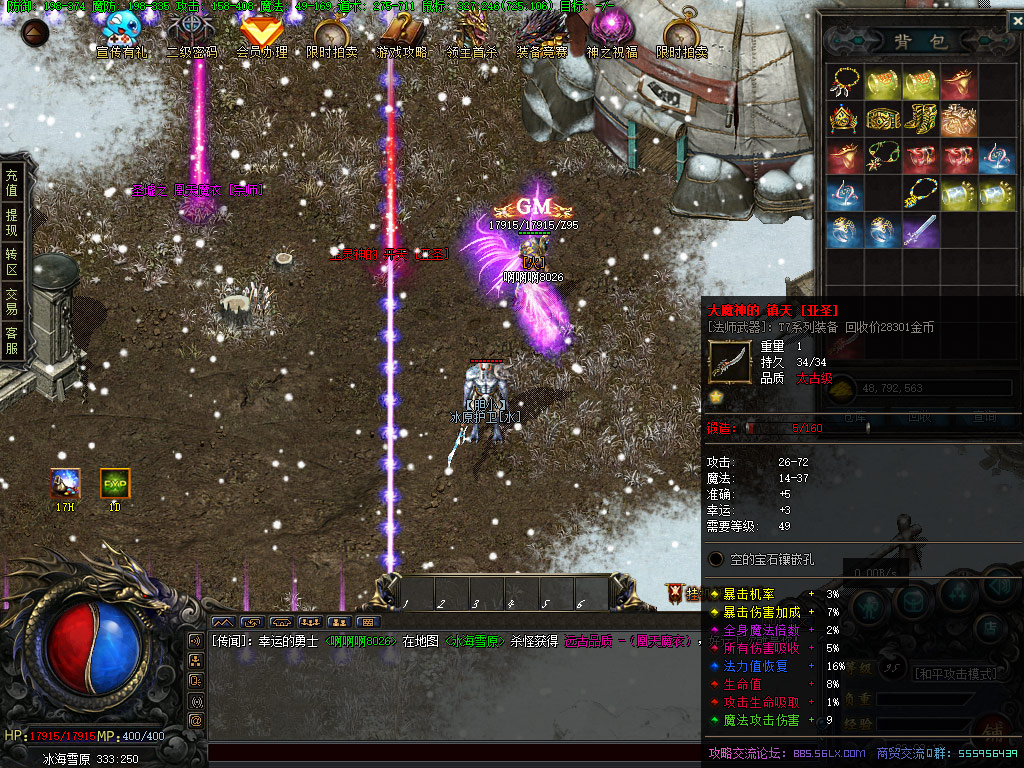Select the sword on the purple backpack slot
The image size is (1024, 768).
tap(920, 231)
